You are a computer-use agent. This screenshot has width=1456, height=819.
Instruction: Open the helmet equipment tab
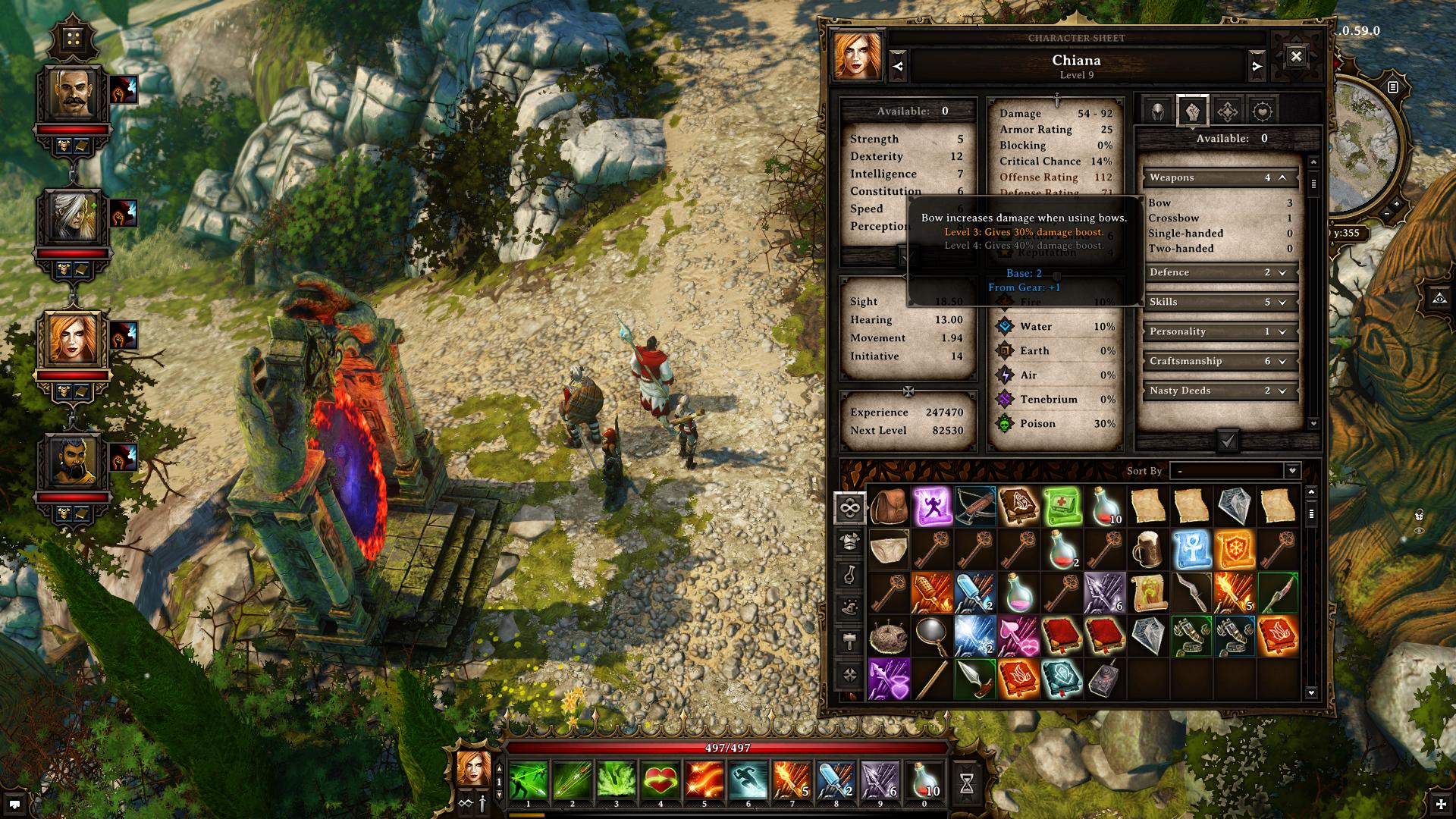(x=1158, y=111)
